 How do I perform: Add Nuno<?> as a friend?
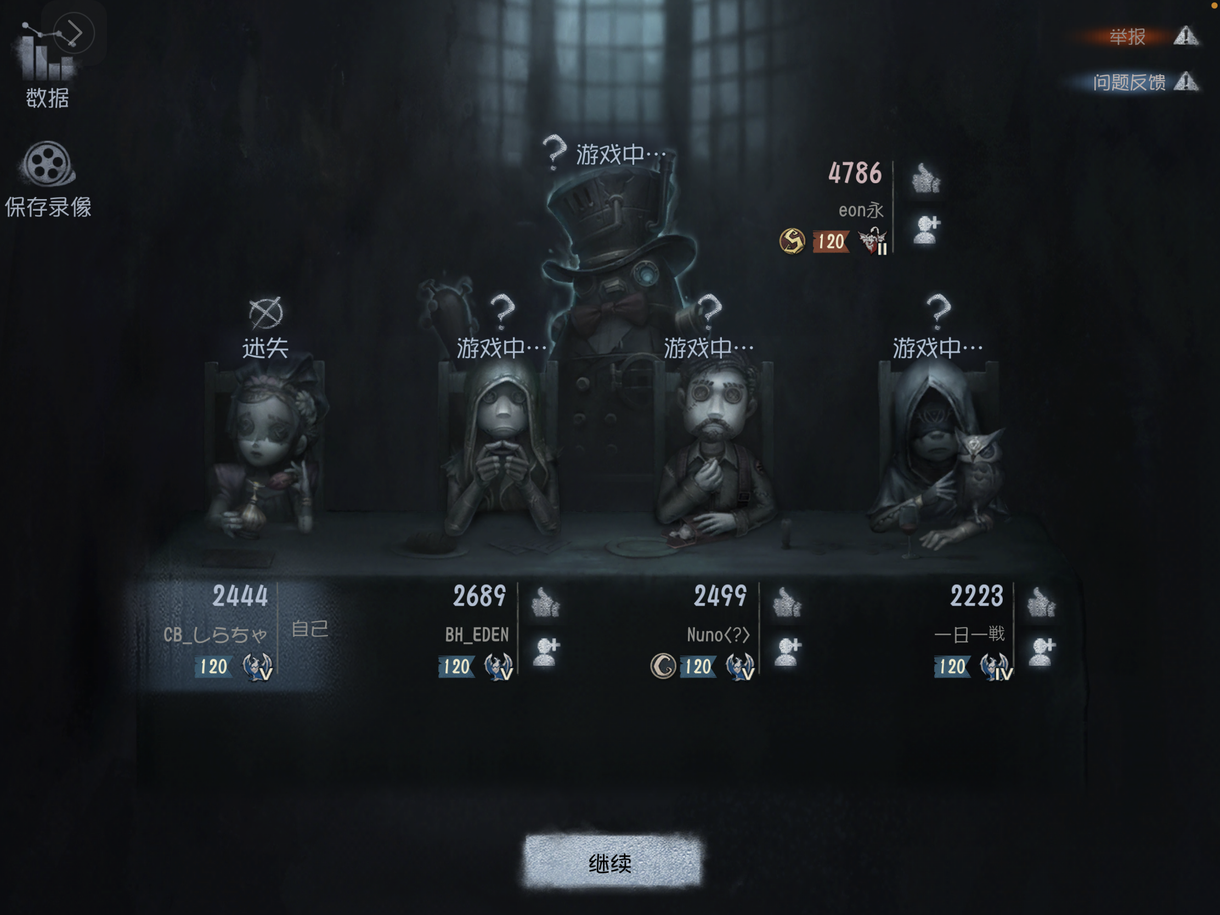(787, 651)
